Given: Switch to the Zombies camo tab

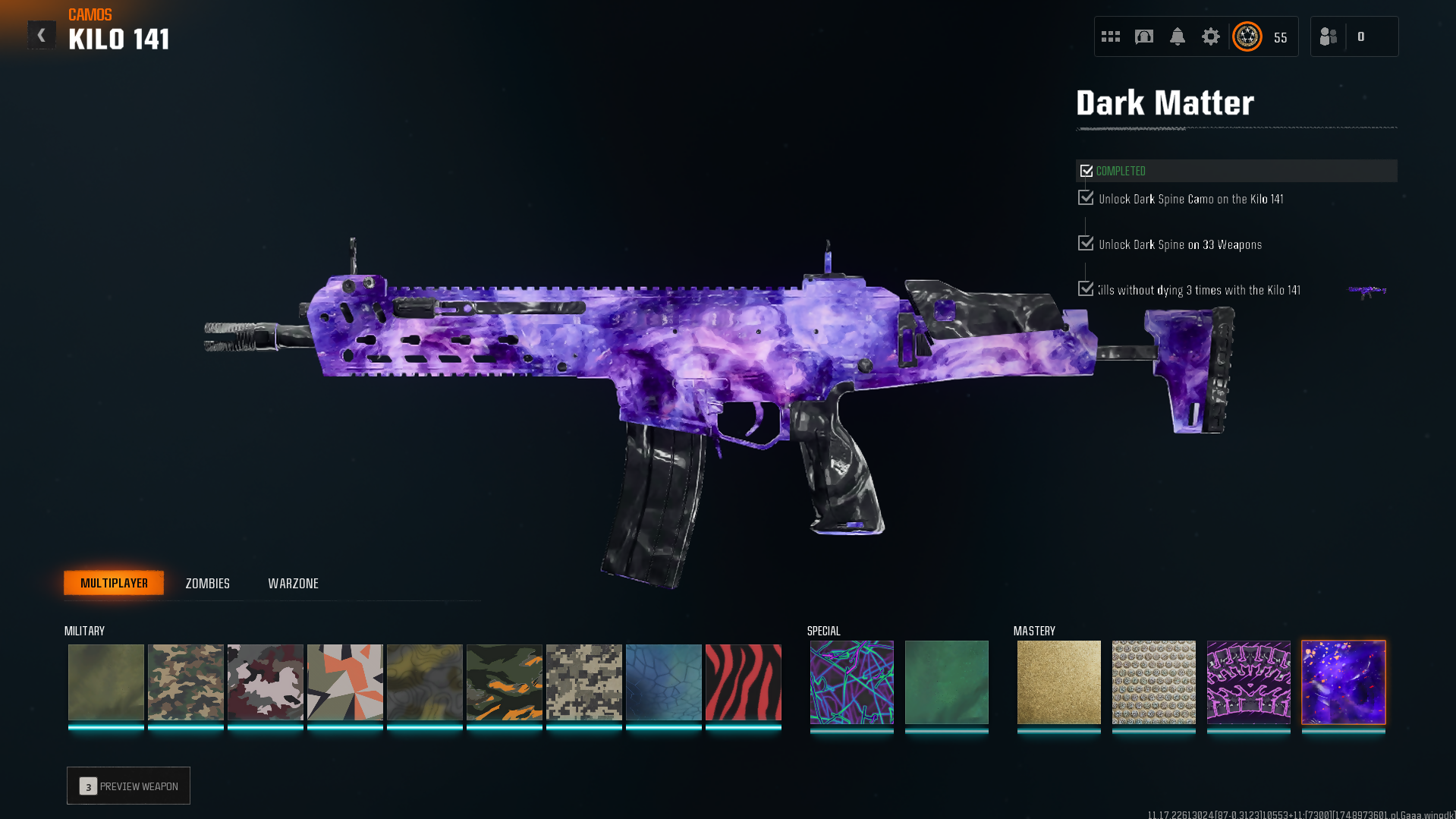Looking at the screenshot, I should [x=207, y=583].
